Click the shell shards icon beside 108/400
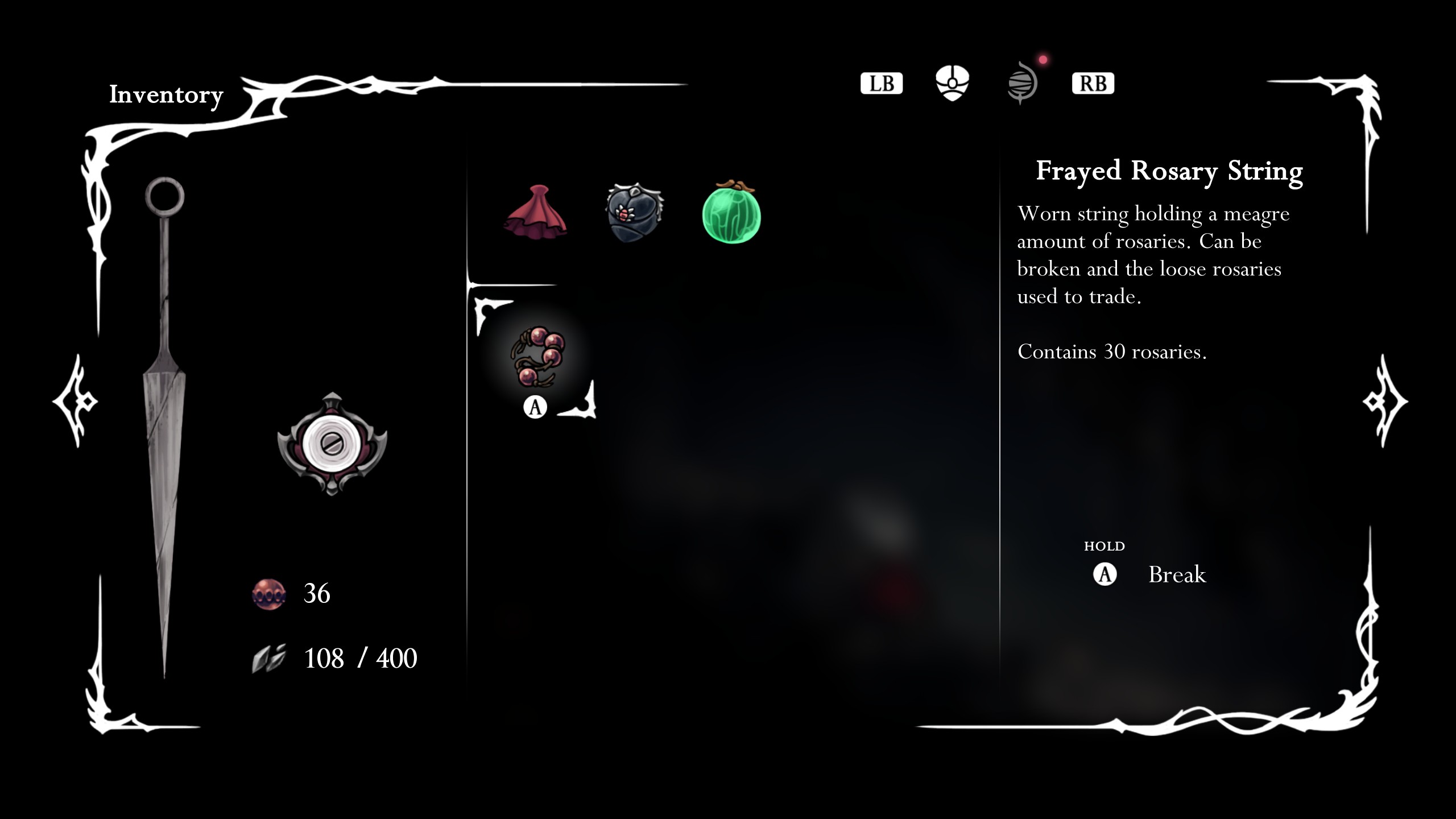The image size is (1456, 819). [x=270, y=657]
